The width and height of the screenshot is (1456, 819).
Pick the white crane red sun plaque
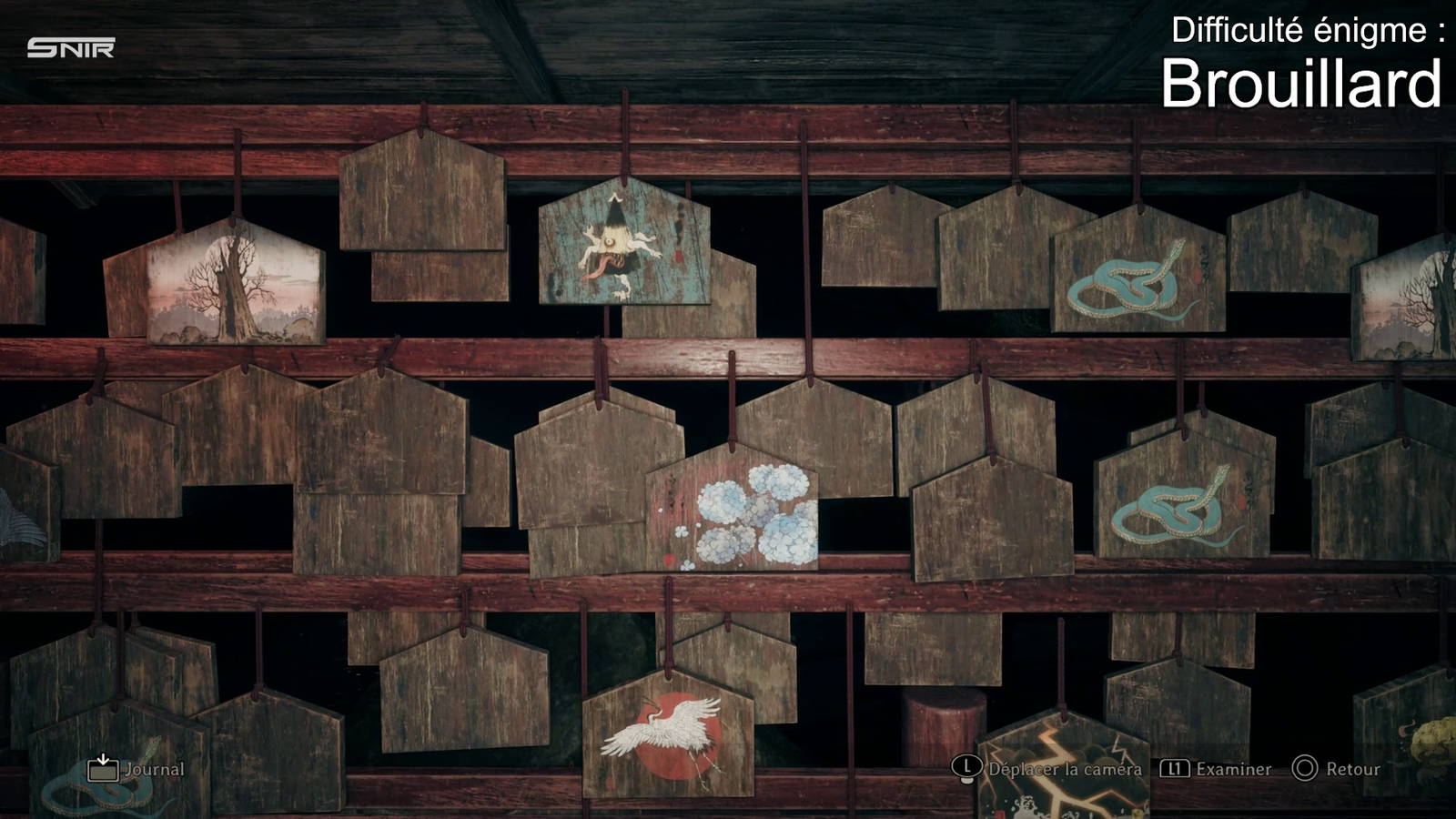pos(669,735)
